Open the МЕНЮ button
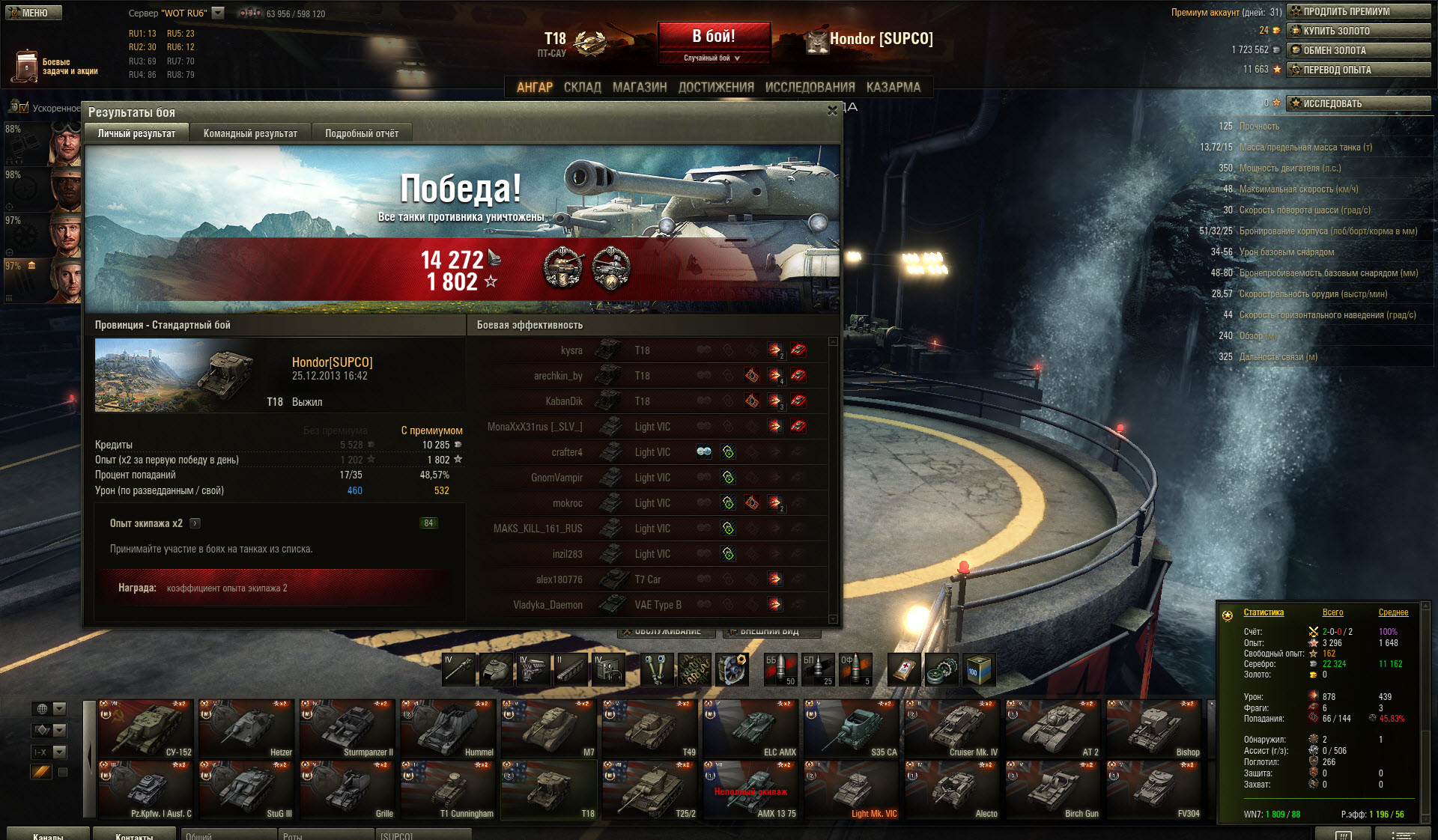The image size is (1438, 840). pyautogui.click(x=33, y=13)
